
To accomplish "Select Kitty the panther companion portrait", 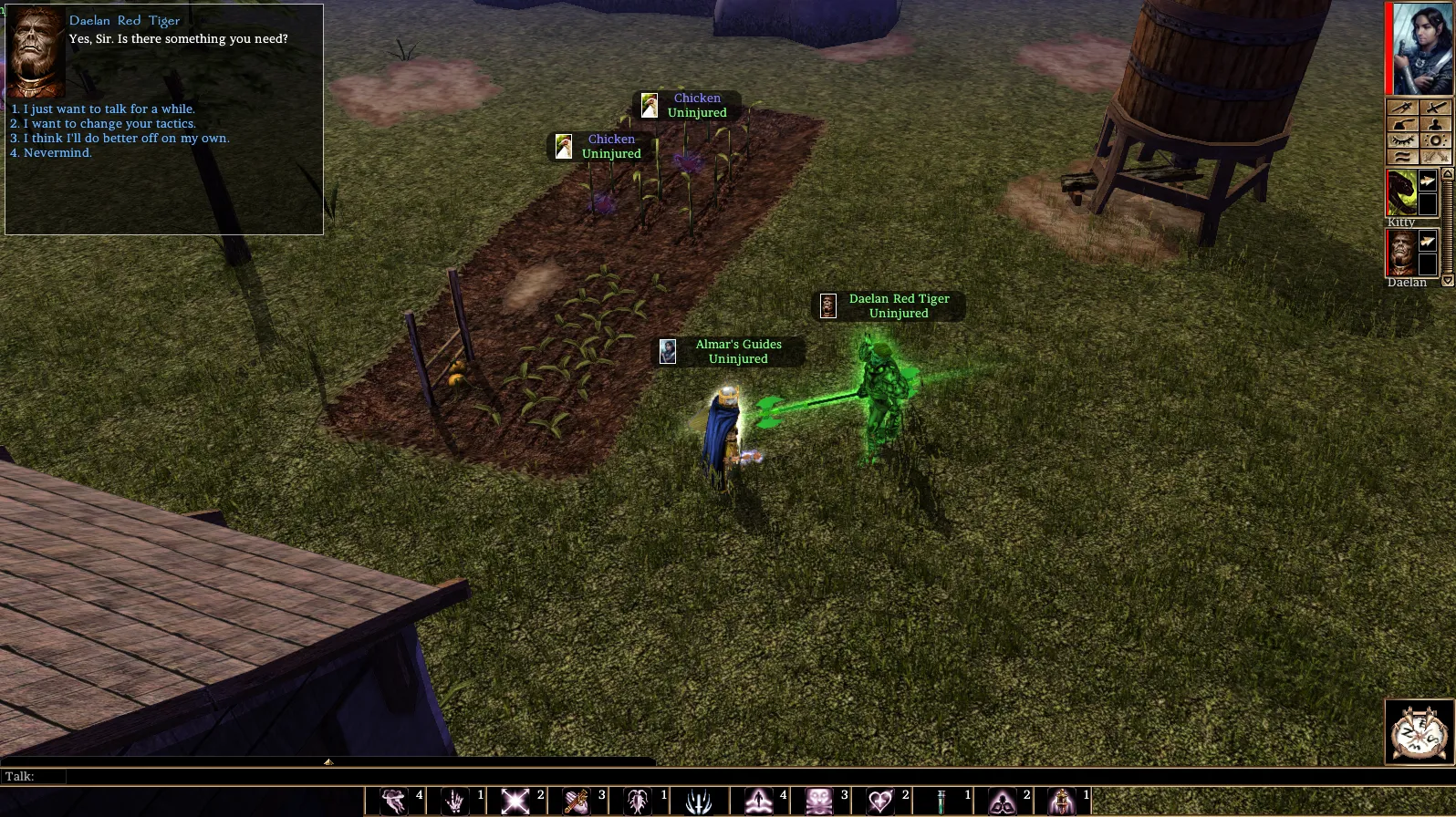I will pyautogui.click(x=1401, y=192).
